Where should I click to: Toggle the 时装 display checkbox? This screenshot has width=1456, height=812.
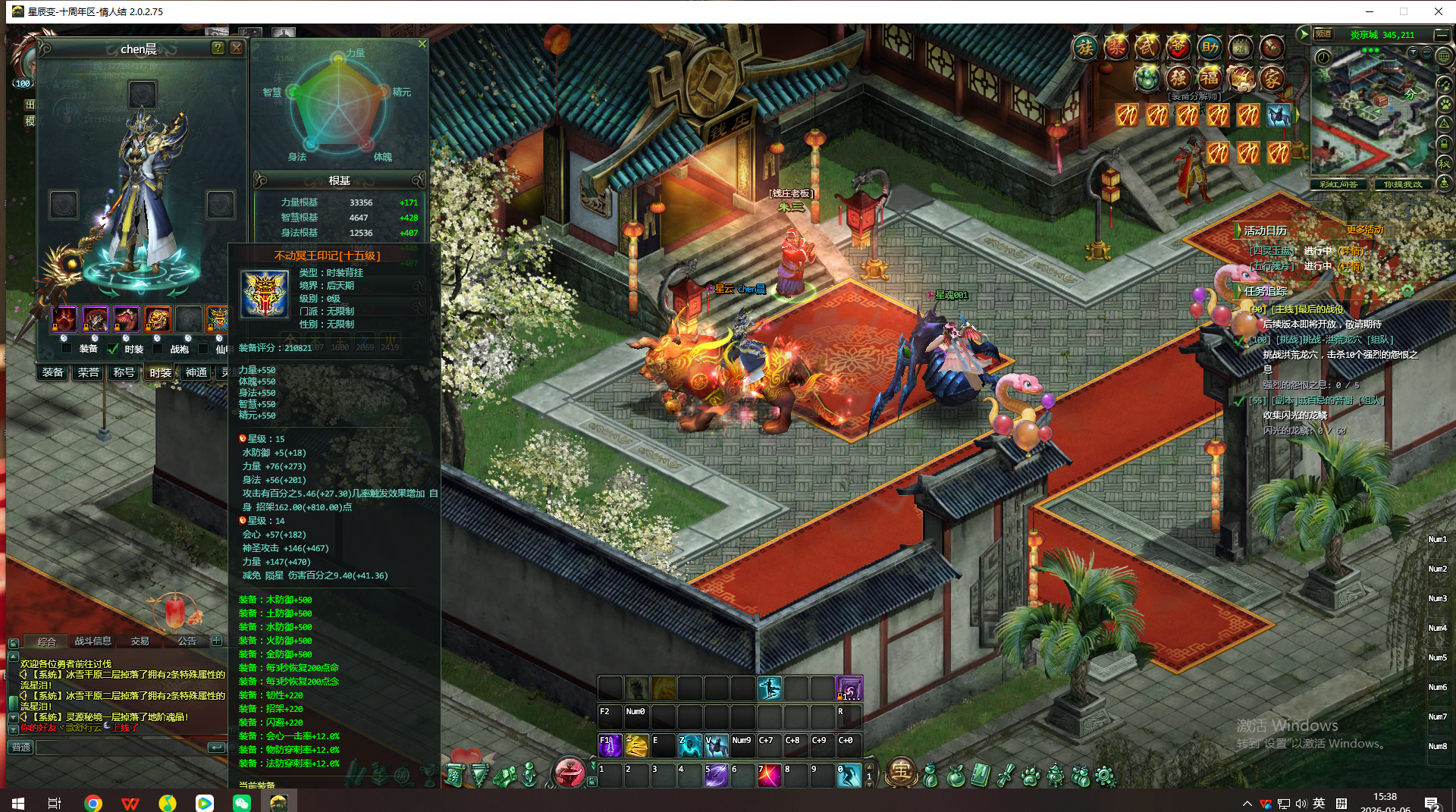point(113,349)
